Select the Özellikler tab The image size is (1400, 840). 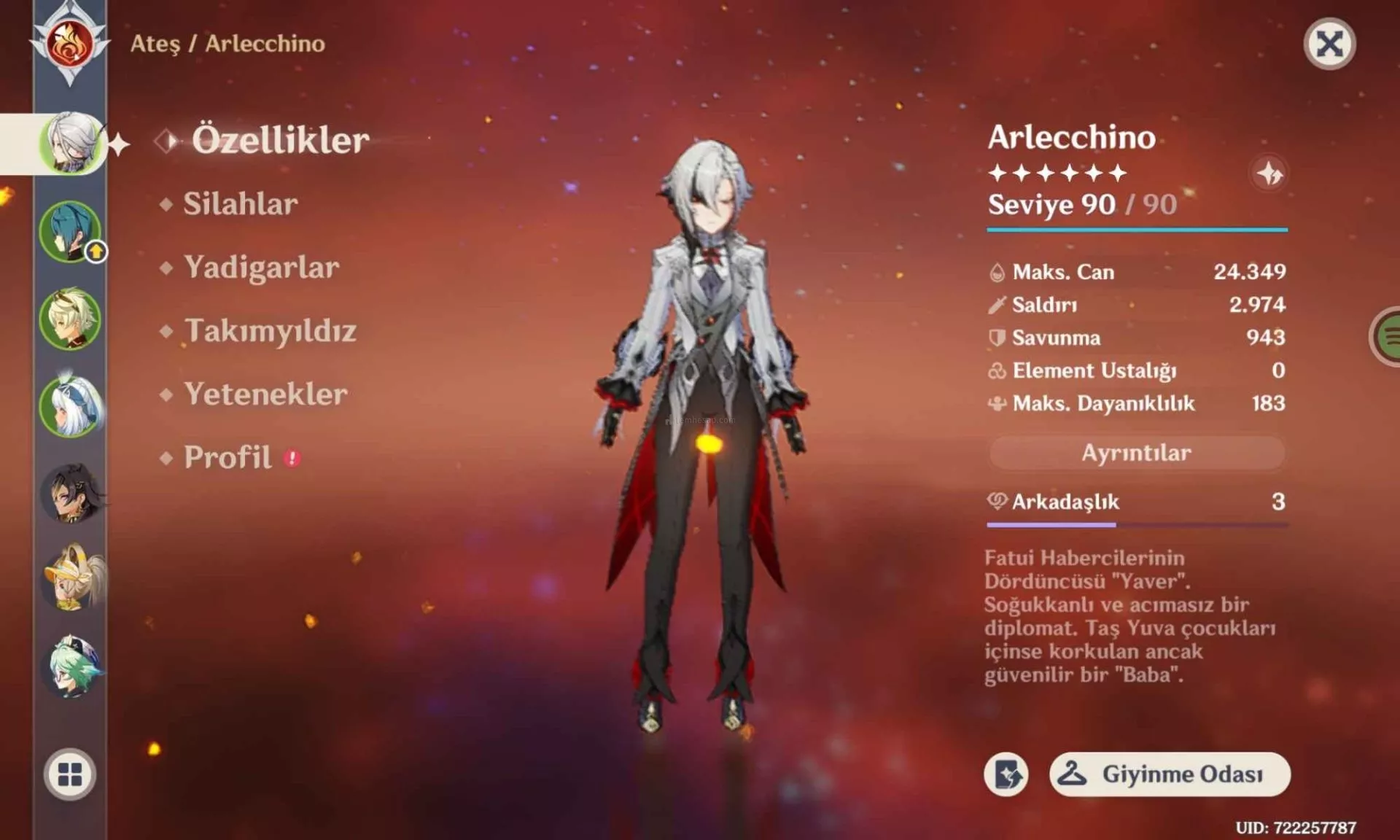click(x=280, y=140)
